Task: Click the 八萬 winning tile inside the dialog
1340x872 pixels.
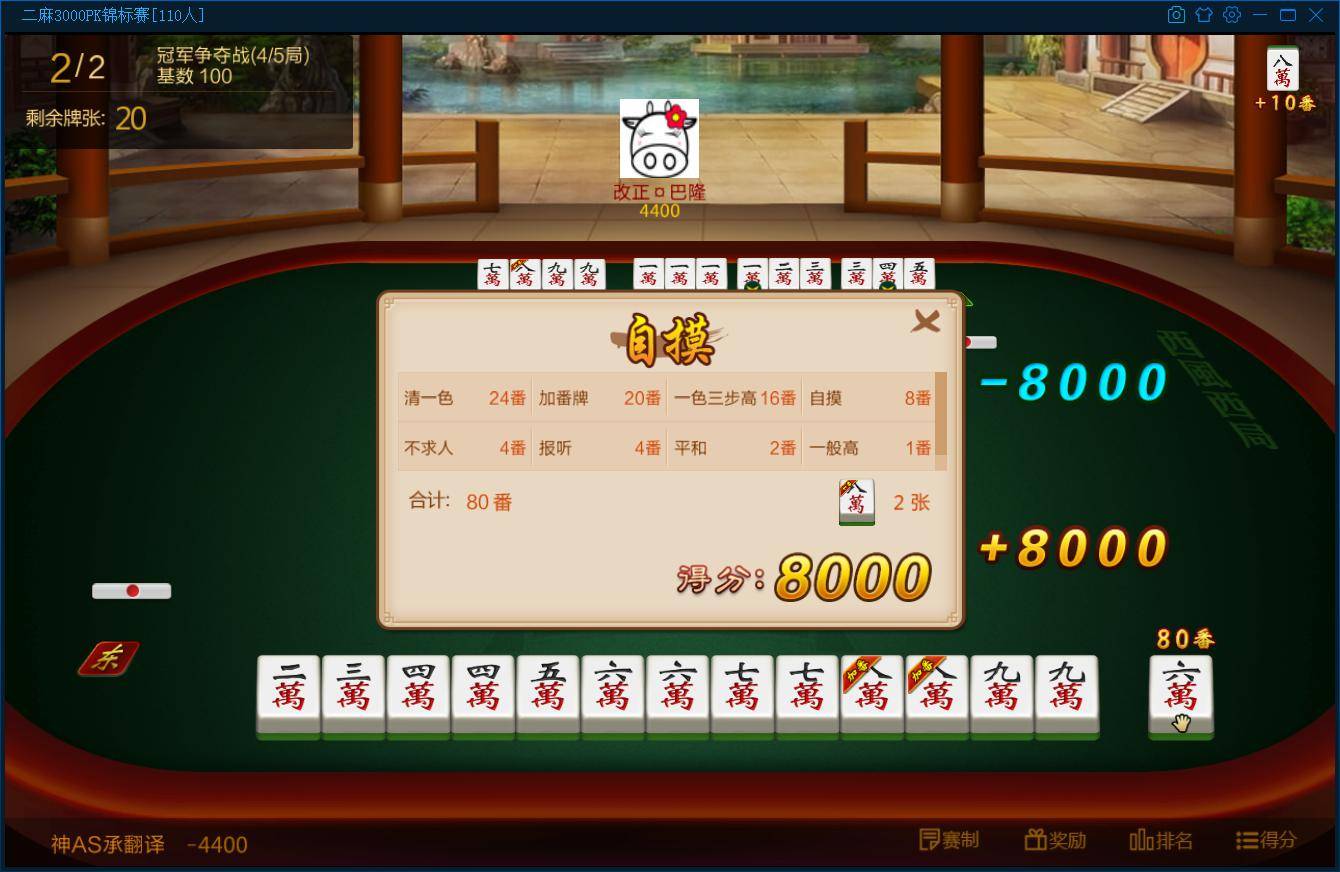Action: [x=856, y=501]
